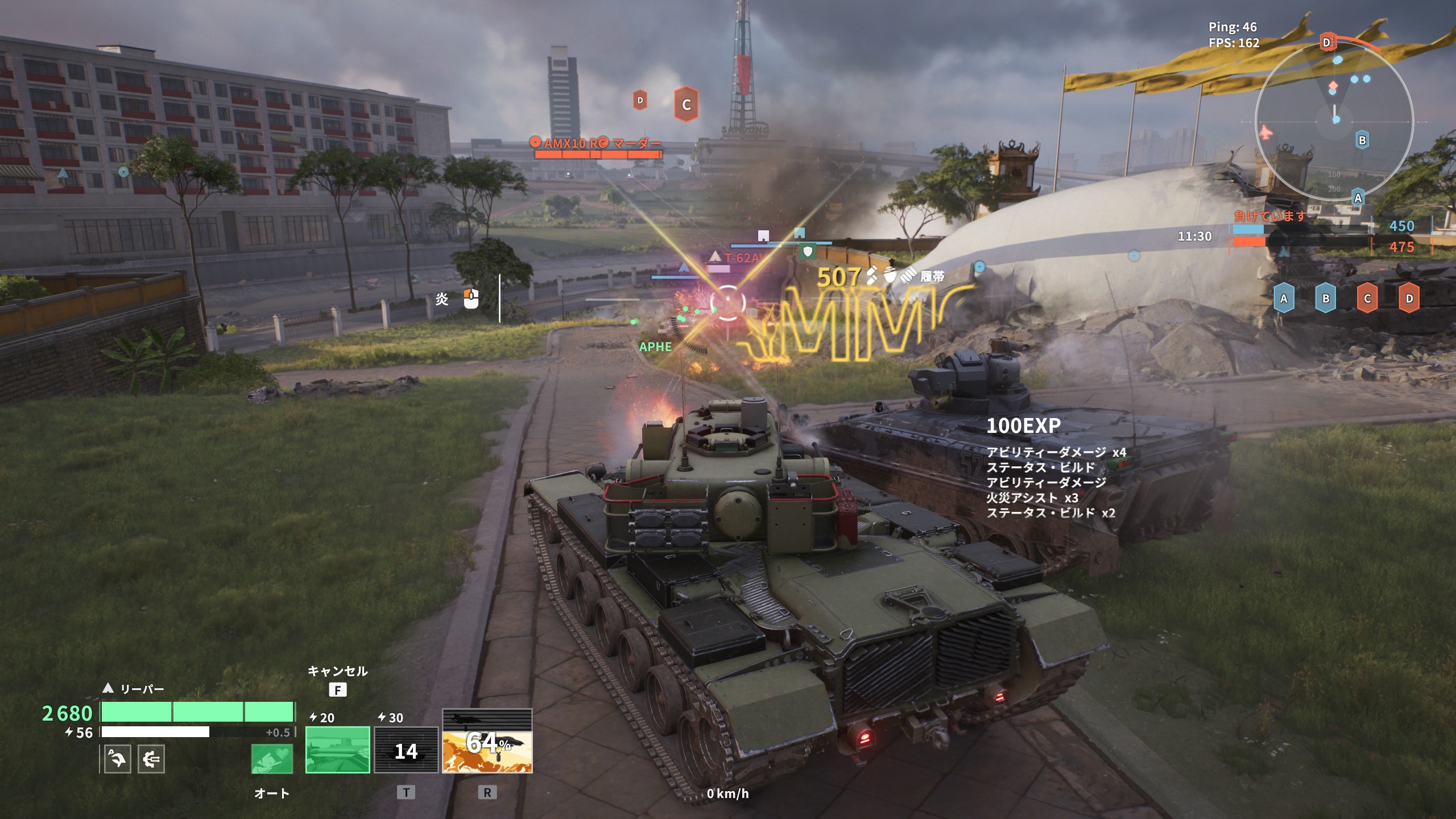Click the large C objective marker in the sky
1456x819 pixels.
pyautogui.click(x=686, y=105)
